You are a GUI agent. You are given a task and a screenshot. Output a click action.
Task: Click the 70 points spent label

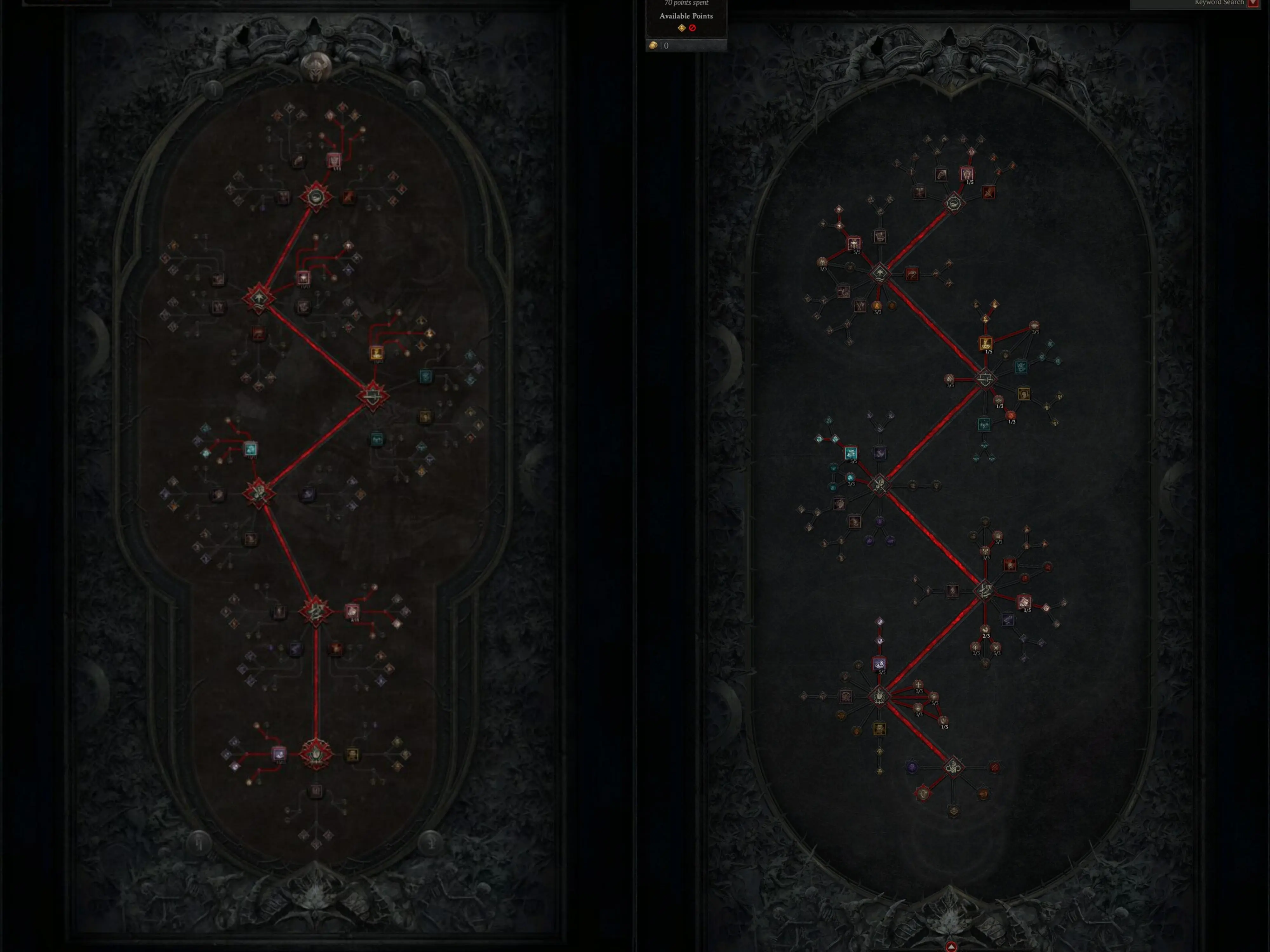[x=687, y=3]
